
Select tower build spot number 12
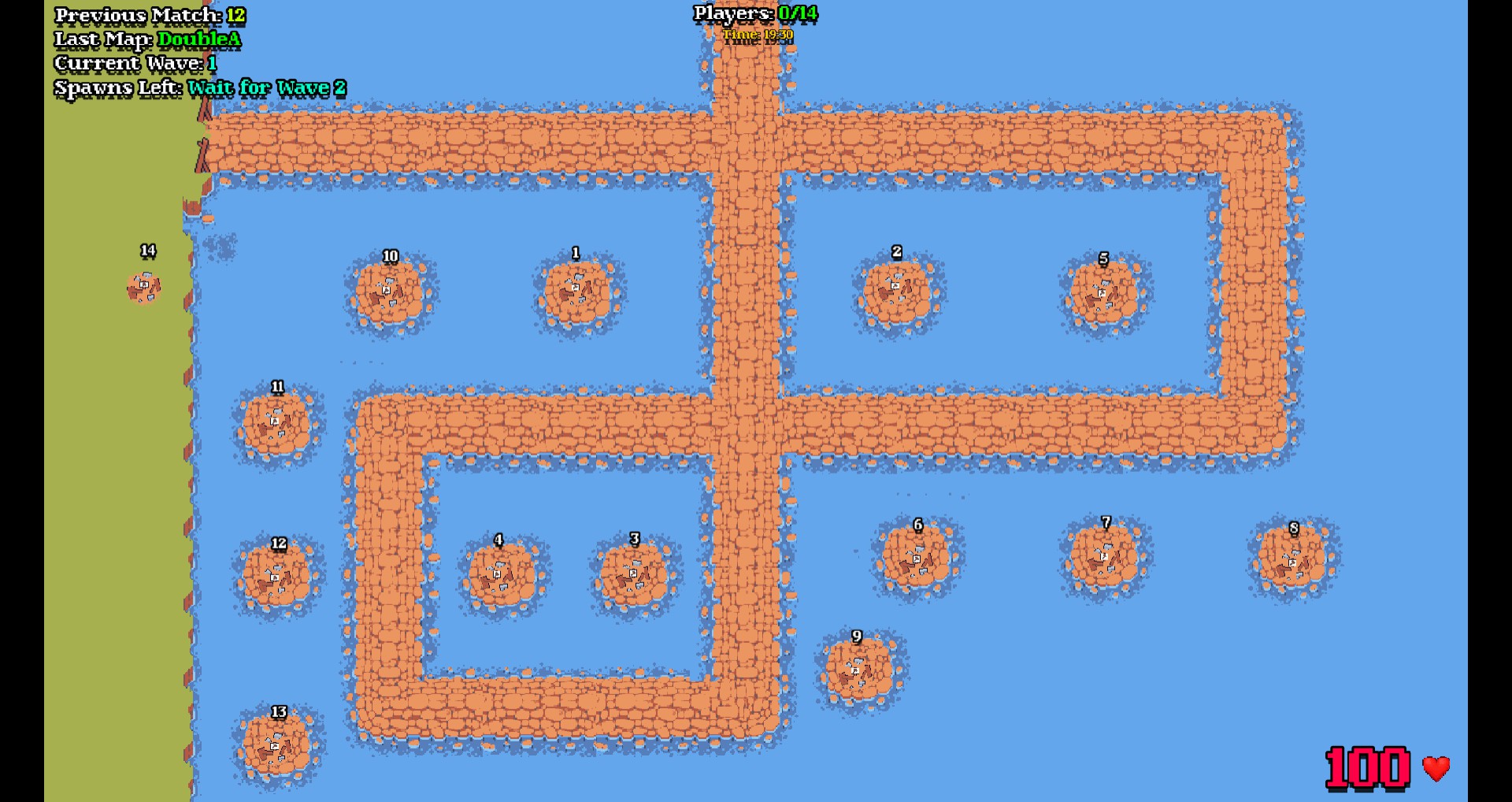coord(277,577)
